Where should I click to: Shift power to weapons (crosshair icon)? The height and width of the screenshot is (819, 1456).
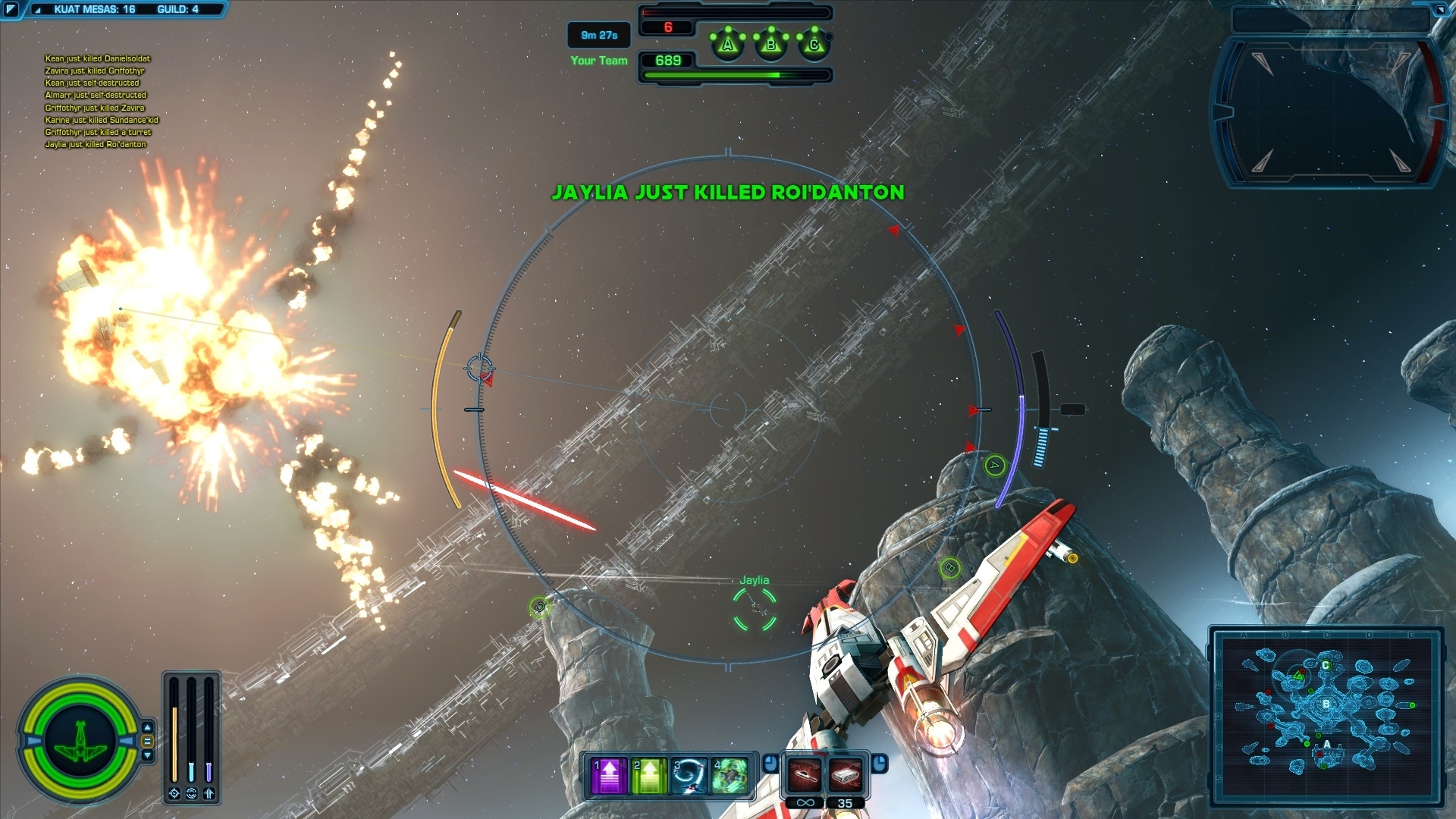coord(174,793)
